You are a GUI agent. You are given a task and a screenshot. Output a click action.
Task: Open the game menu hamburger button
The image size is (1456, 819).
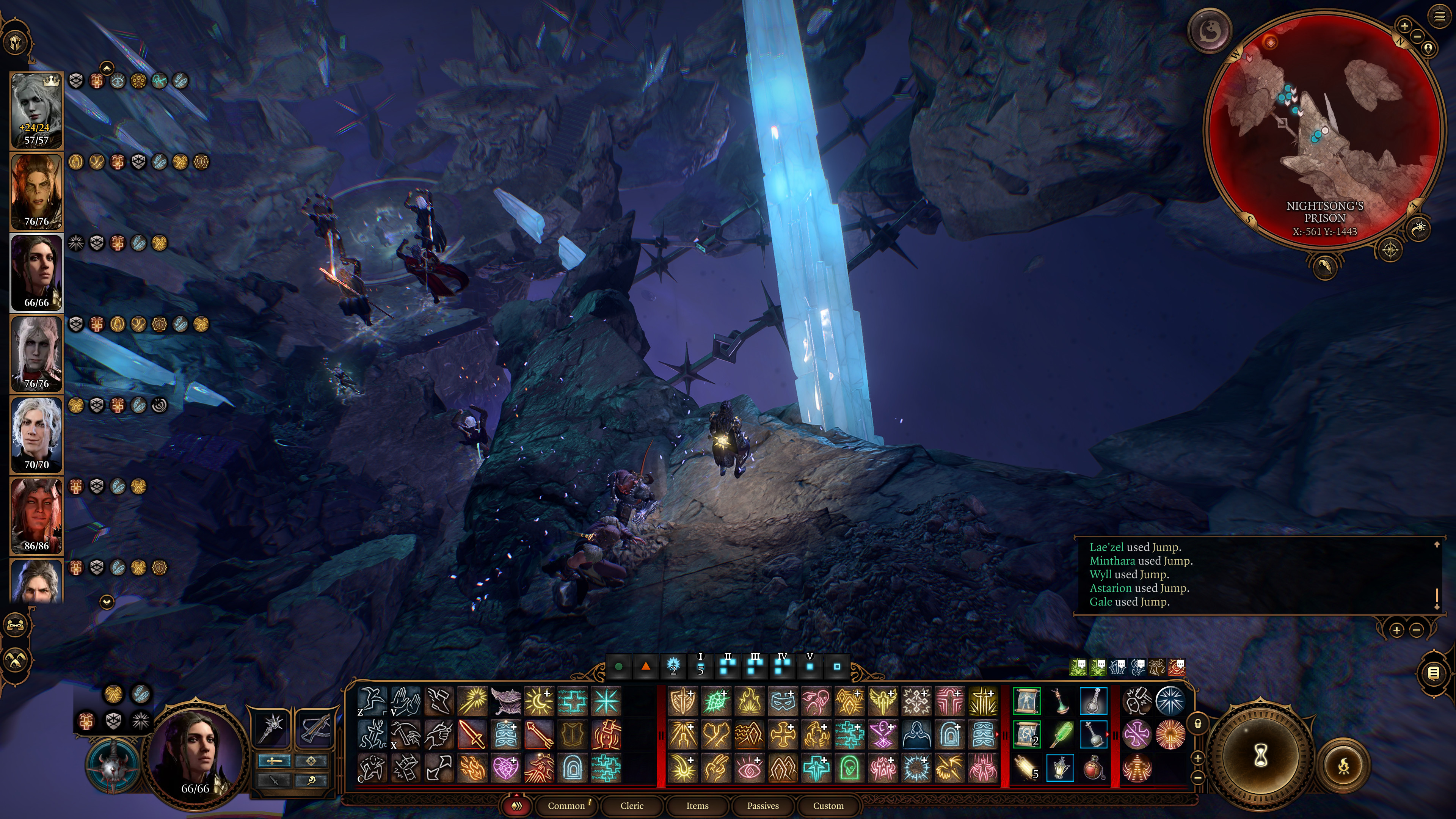[x=1439, y=16]
